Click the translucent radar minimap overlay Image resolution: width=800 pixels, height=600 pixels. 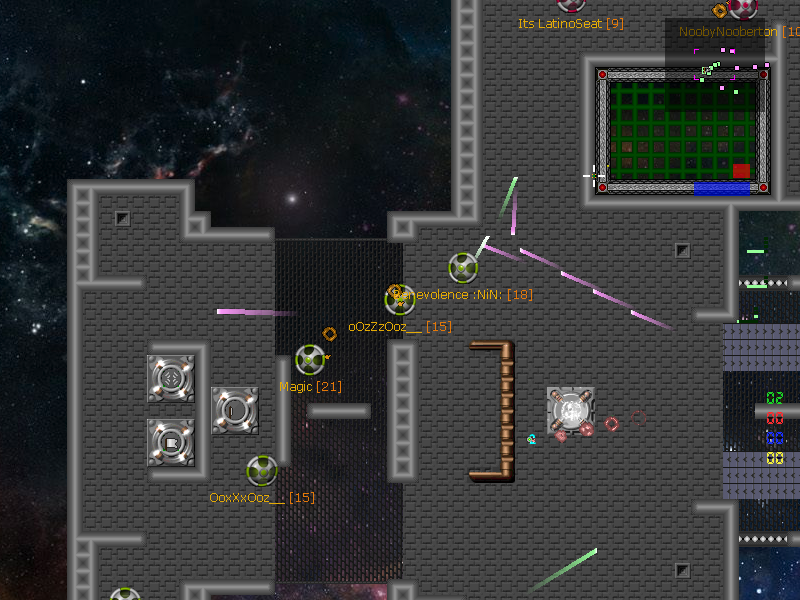click(716, 56)
